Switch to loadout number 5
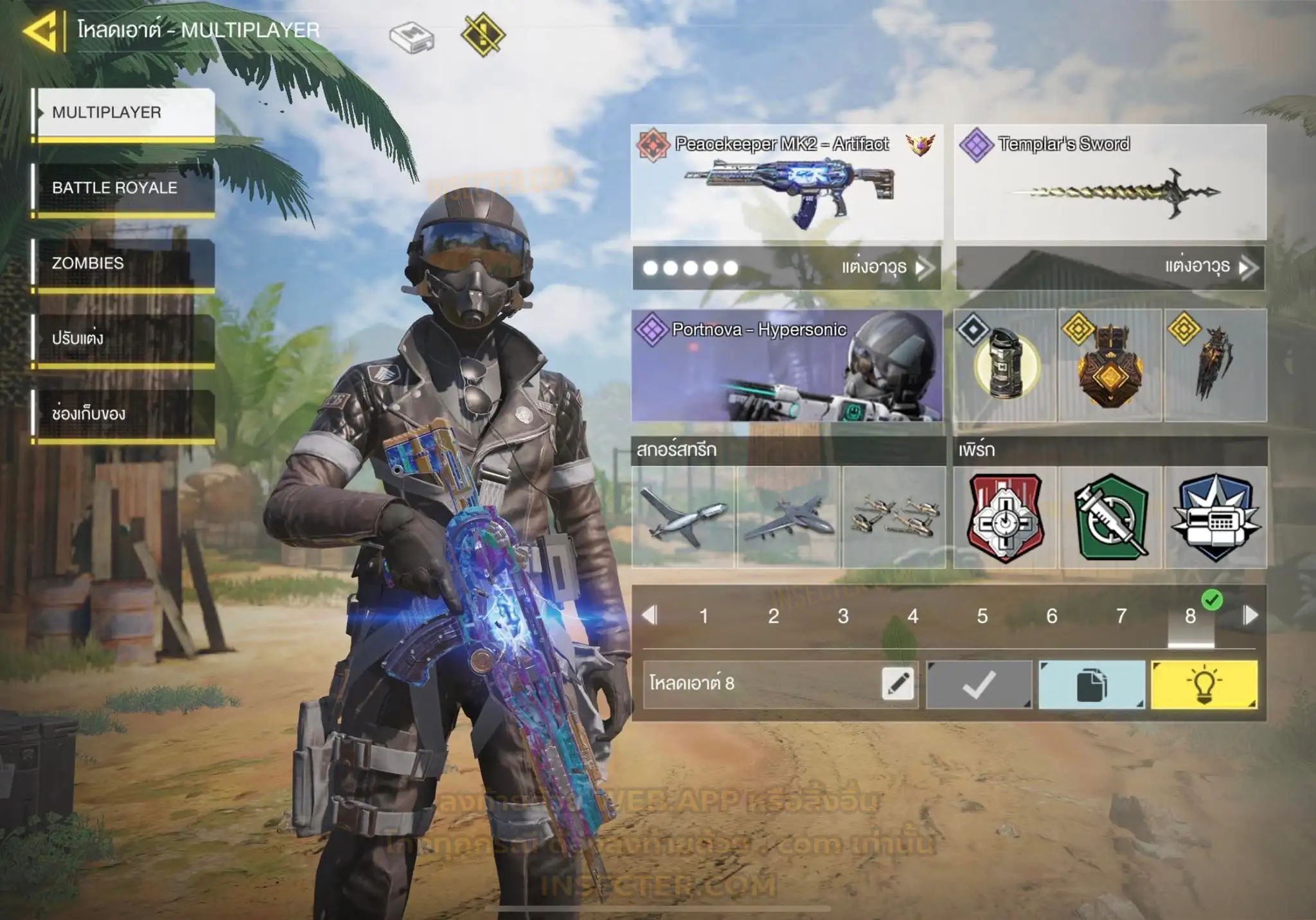 [982, 616]
